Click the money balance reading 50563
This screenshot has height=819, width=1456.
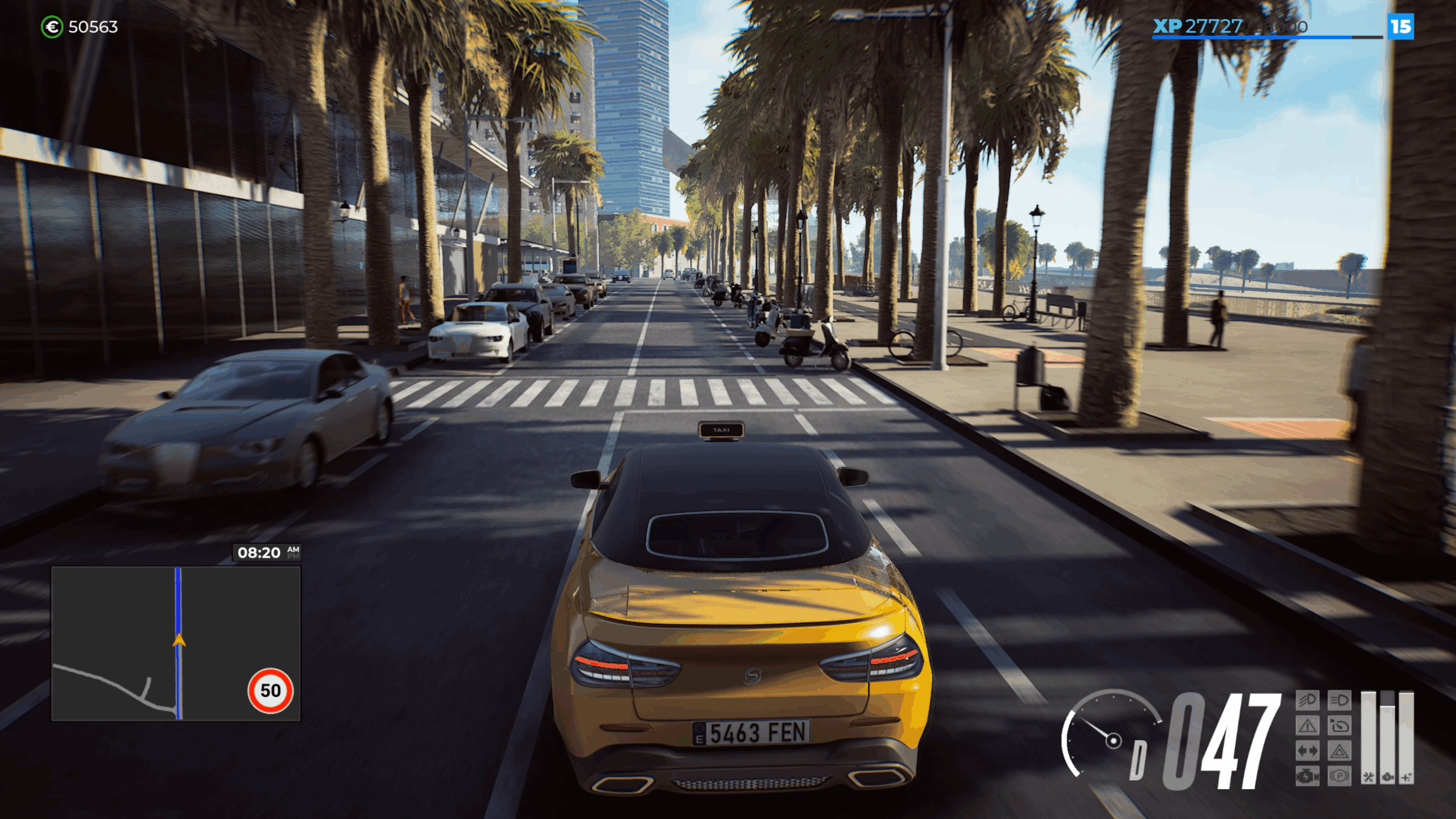[93, 26]
